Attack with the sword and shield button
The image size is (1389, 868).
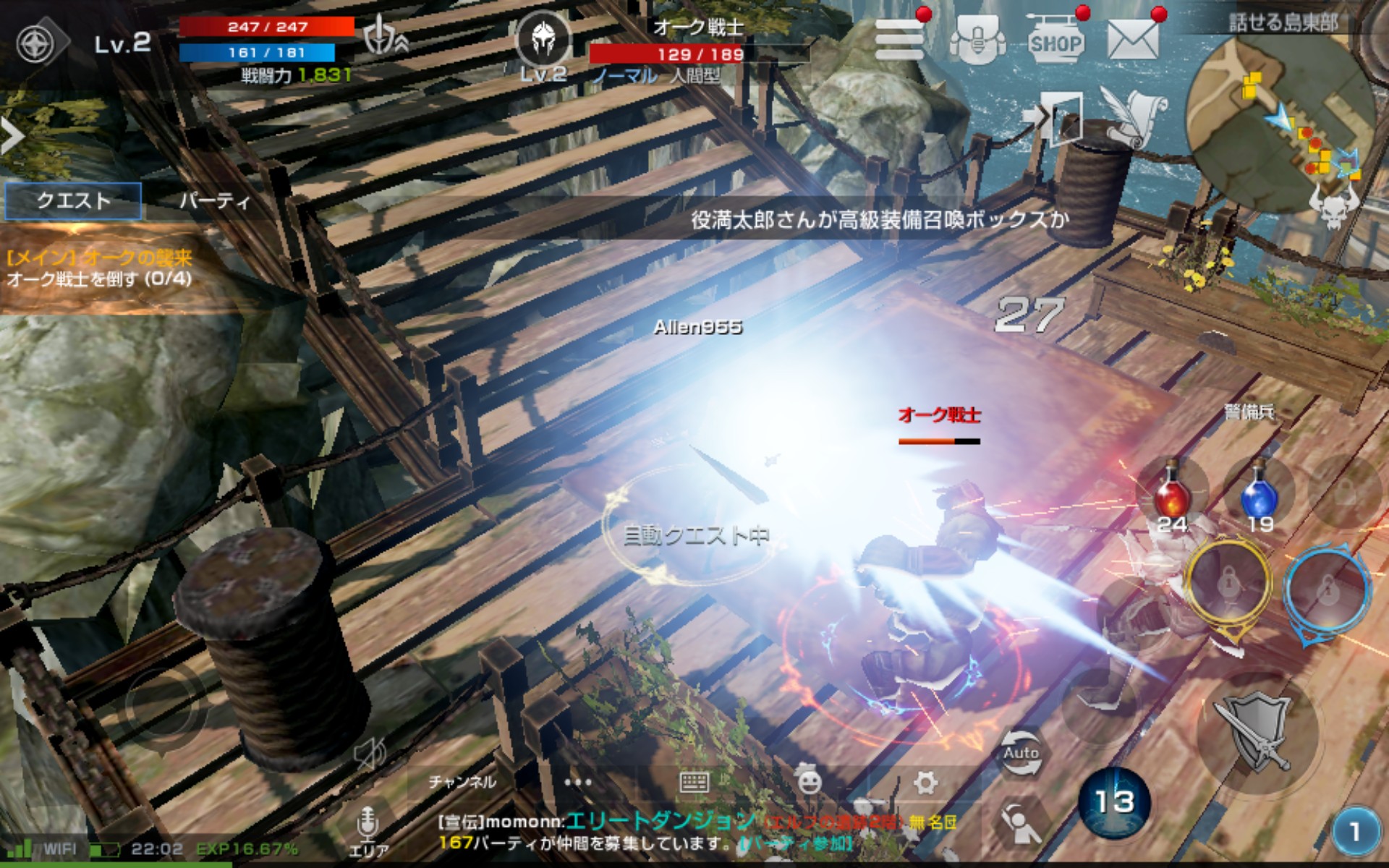pos(1257,732)
